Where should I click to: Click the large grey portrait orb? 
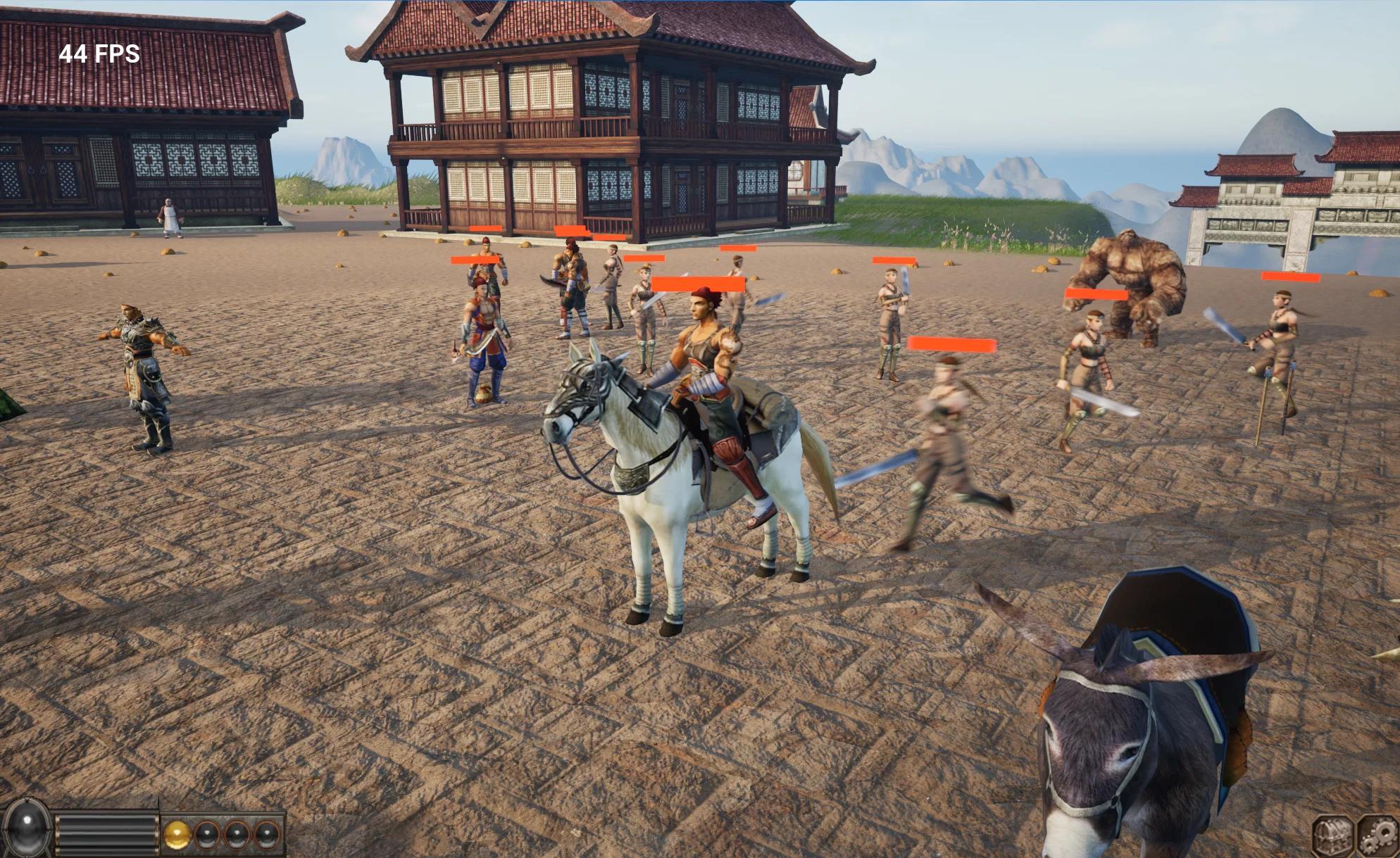(27, 829)
